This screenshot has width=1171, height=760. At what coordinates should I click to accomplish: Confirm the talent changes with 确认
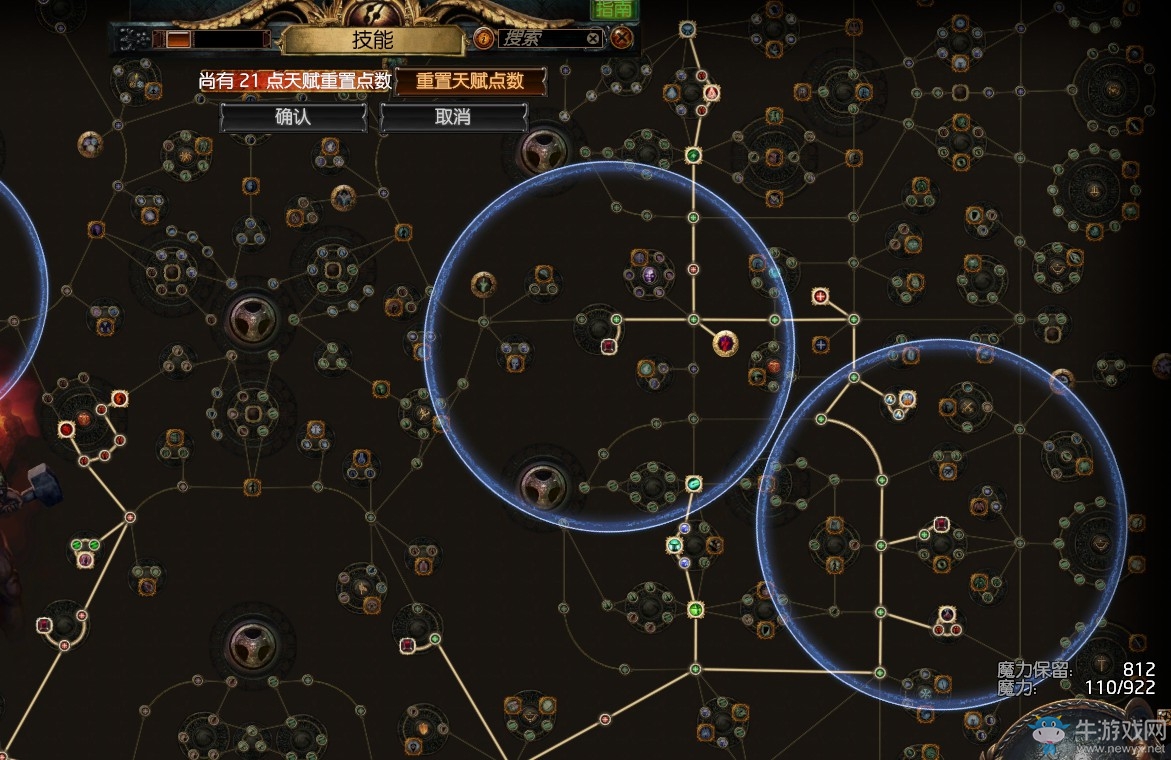(x=293, y=117)
